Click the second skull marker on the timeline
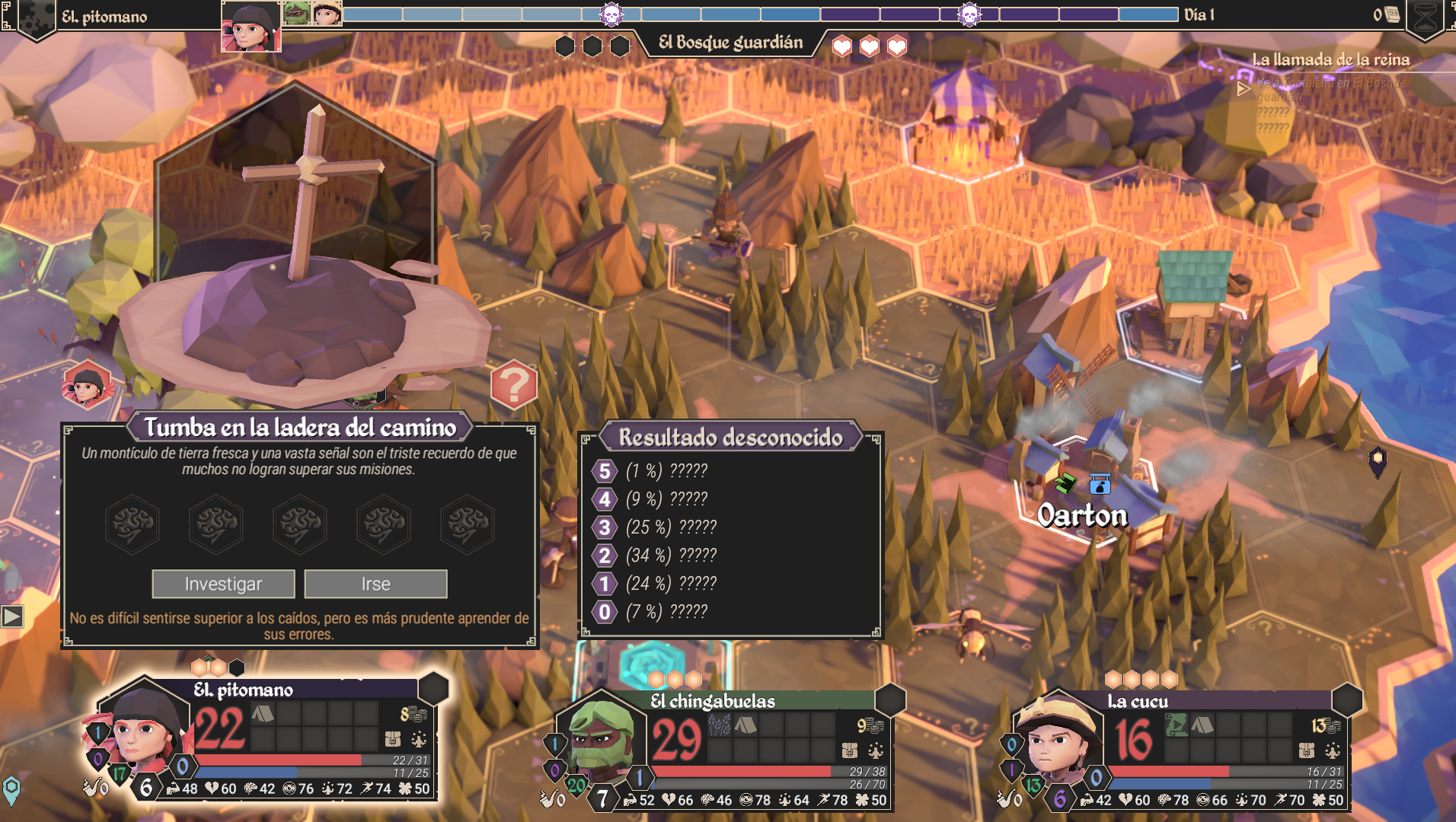This screenshot has height=822, width=1456. pos(969,14)
